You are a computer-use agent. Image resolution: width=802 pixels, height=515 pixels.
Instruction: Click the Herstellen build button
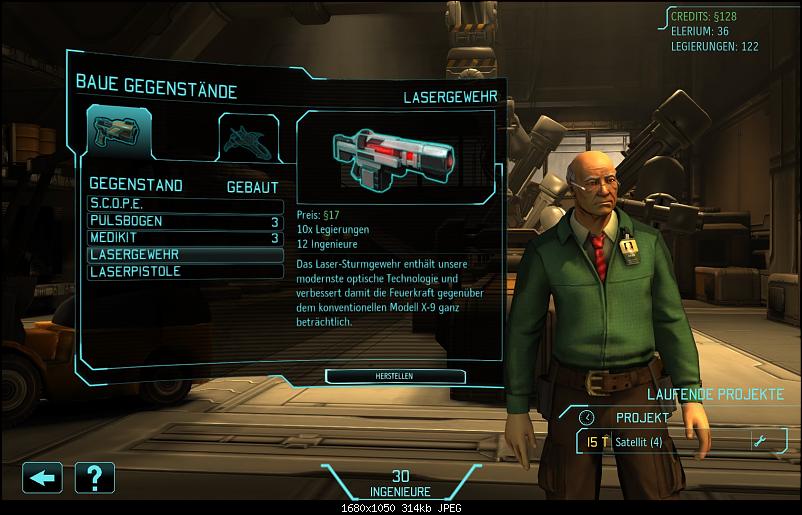[395, 376]
